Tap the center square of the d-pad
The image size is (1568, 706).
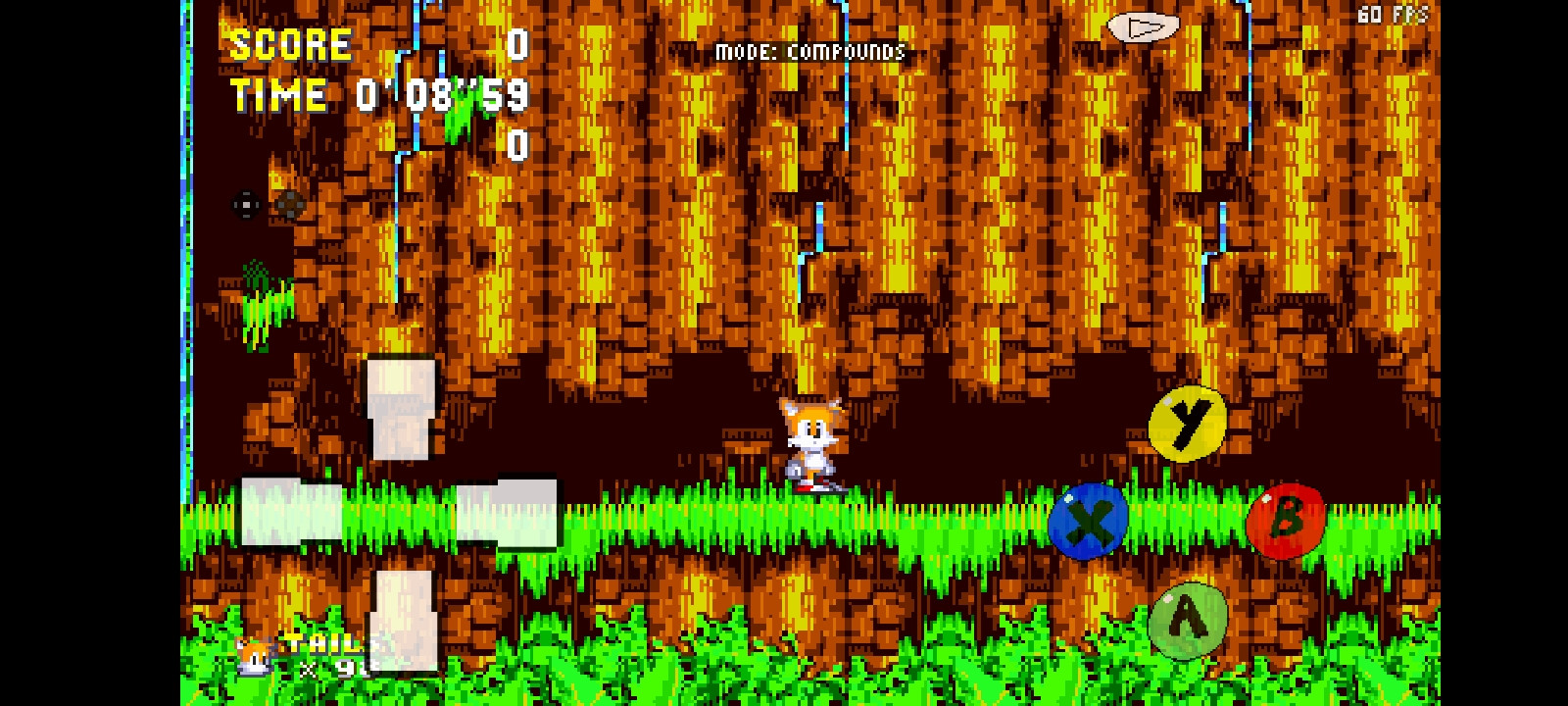[245, 204]
